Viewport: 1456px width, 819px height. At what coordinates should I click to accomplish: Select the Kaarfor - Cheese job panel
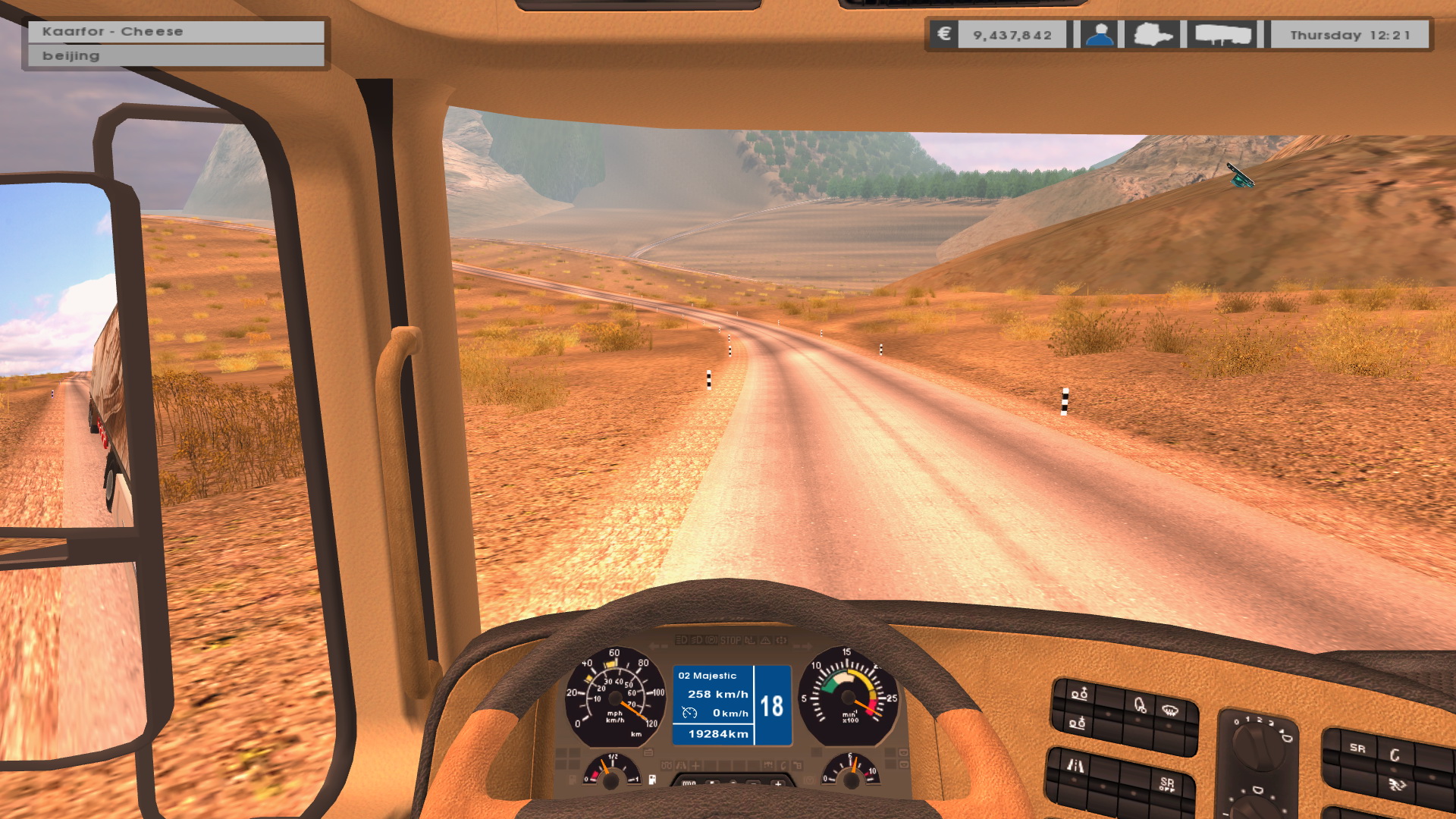176,32
